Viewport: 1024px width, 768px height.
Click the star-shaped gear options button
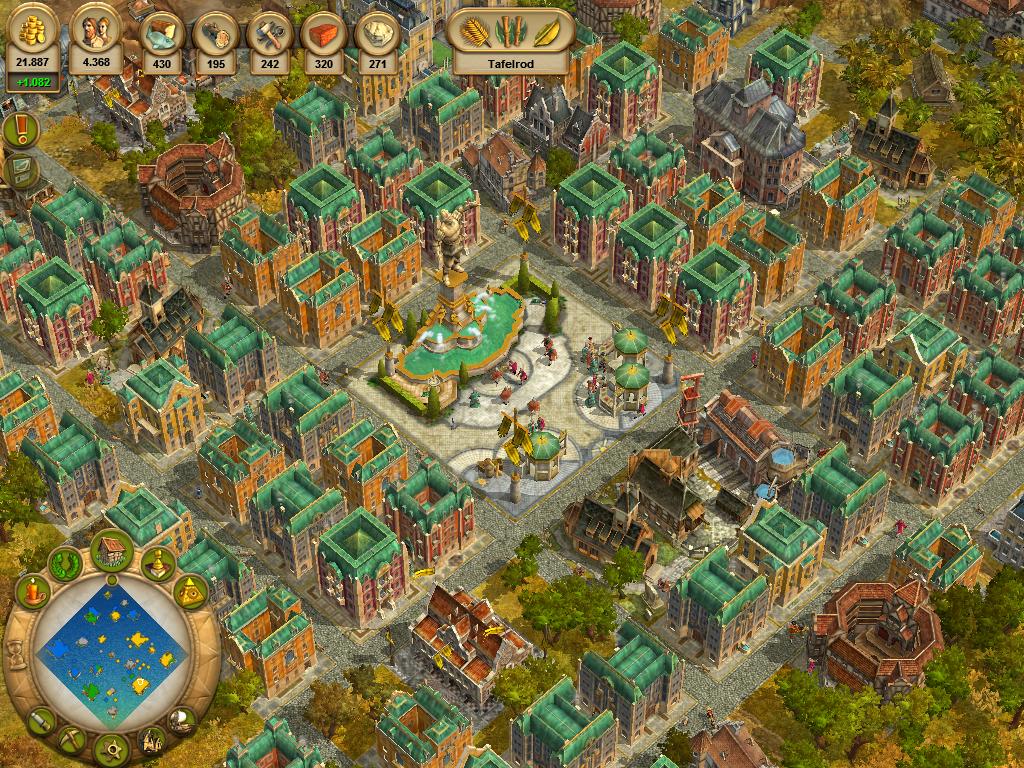(111, 748)
